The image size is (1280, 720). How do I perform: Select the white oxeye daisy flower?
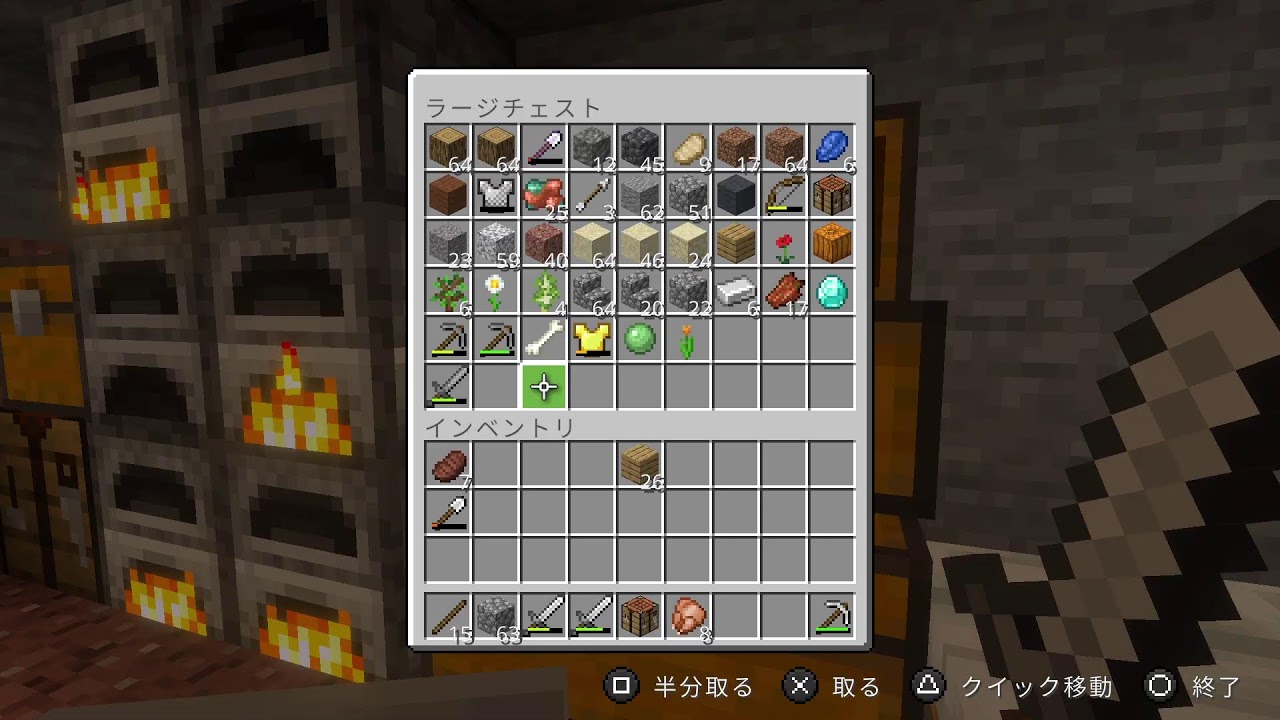[x=496, y=292]
